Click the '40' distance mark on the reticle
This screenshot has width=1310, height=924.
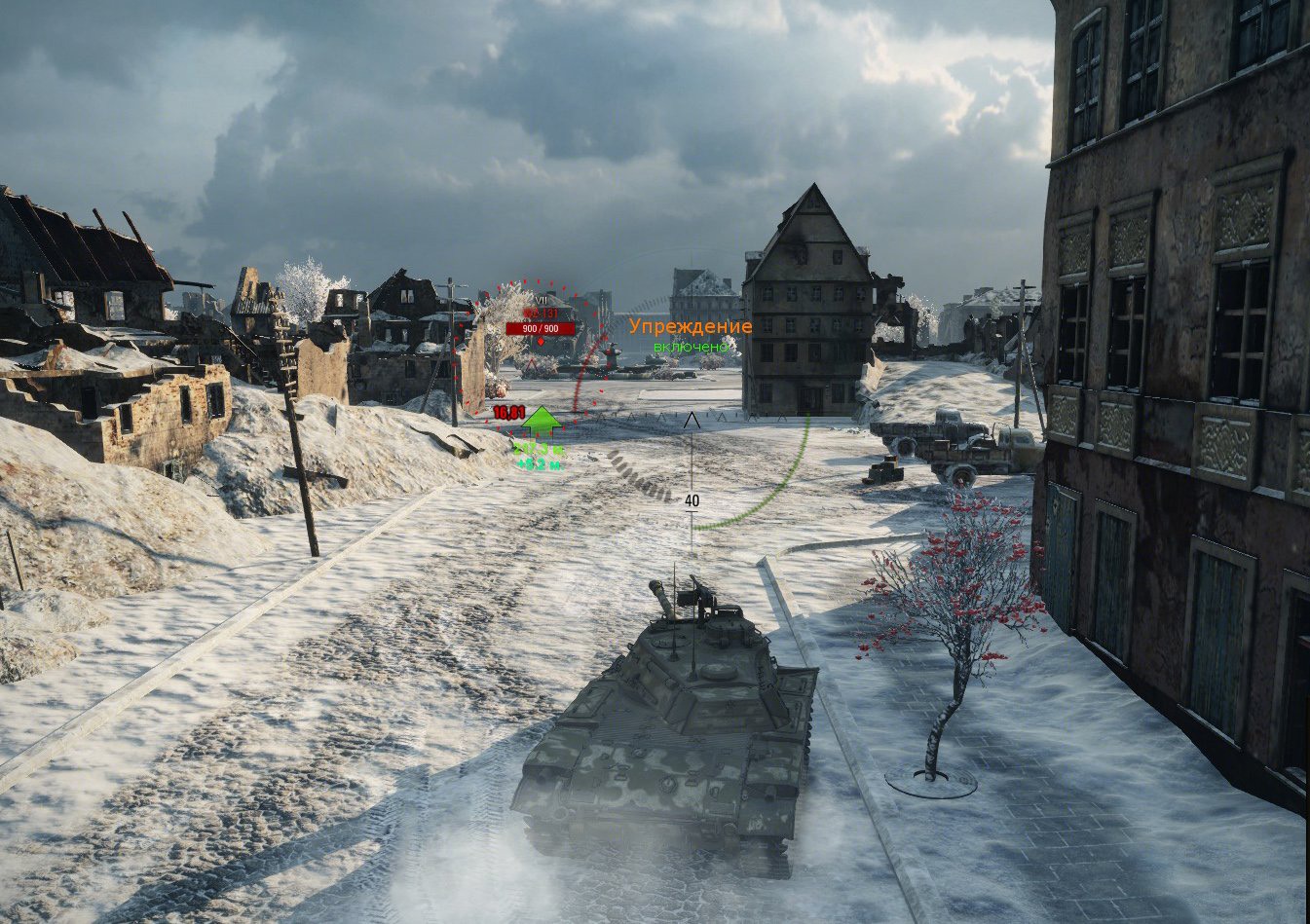(692, 501)
